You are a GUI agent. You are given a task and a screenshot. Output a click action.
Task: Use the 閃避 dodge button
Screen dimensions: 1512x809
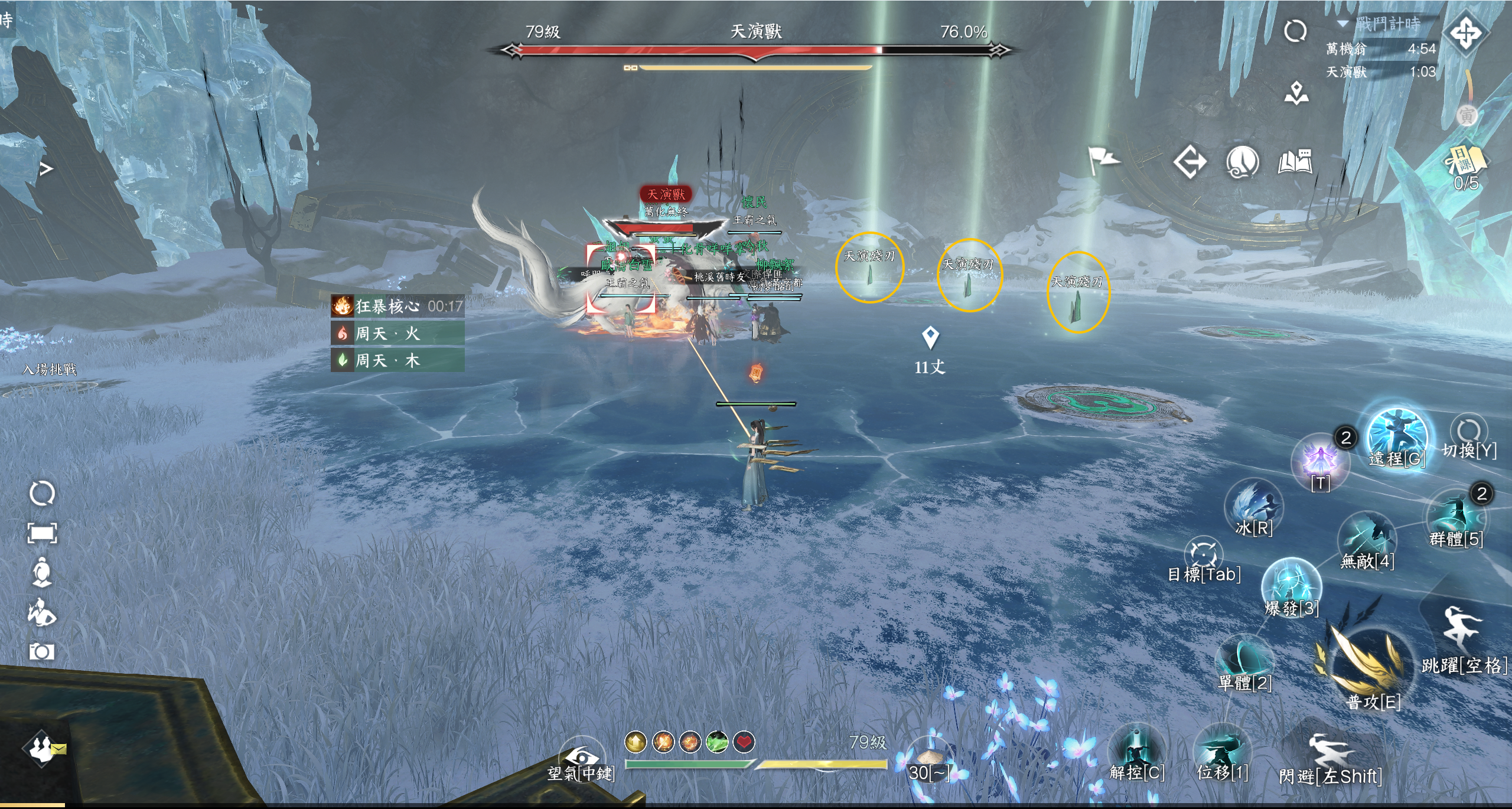[x=1329, y=751]
